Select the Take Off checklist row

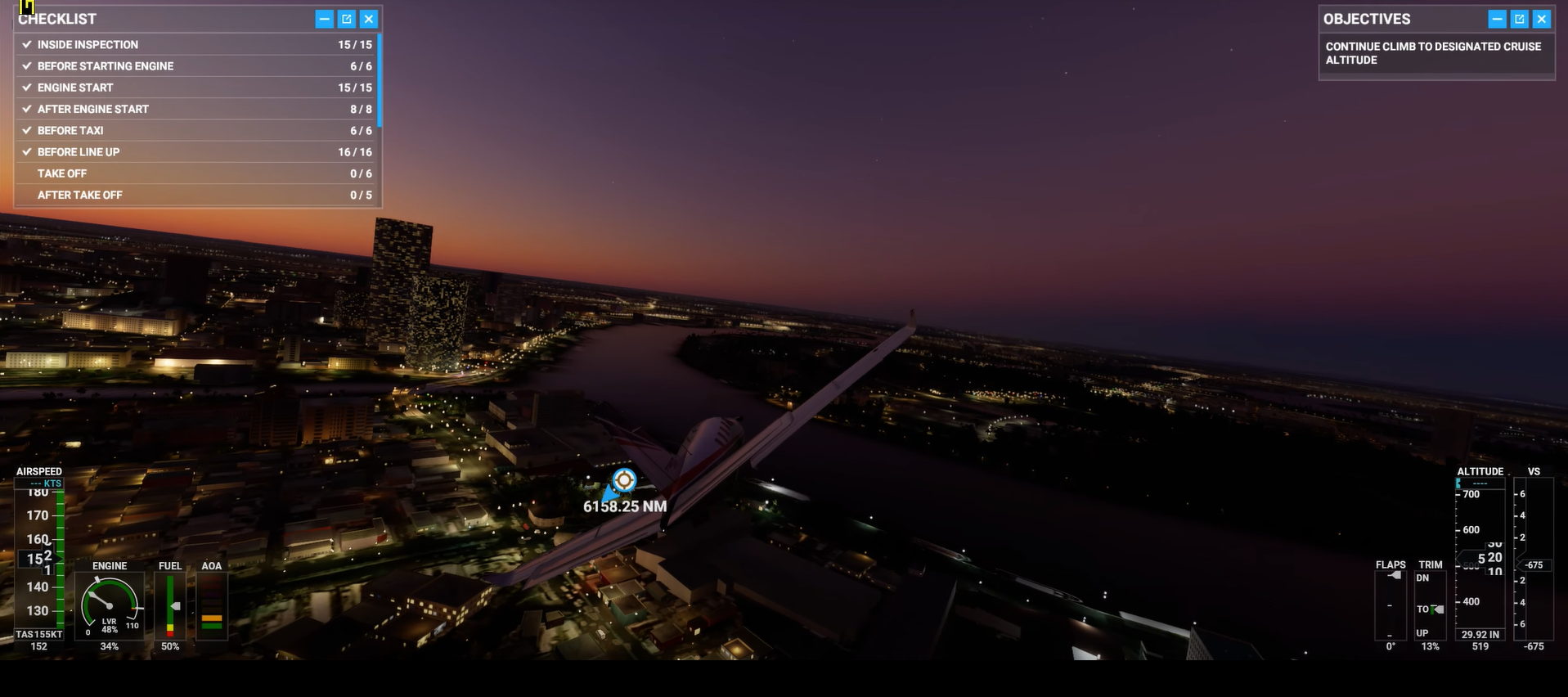click(196, 173)
